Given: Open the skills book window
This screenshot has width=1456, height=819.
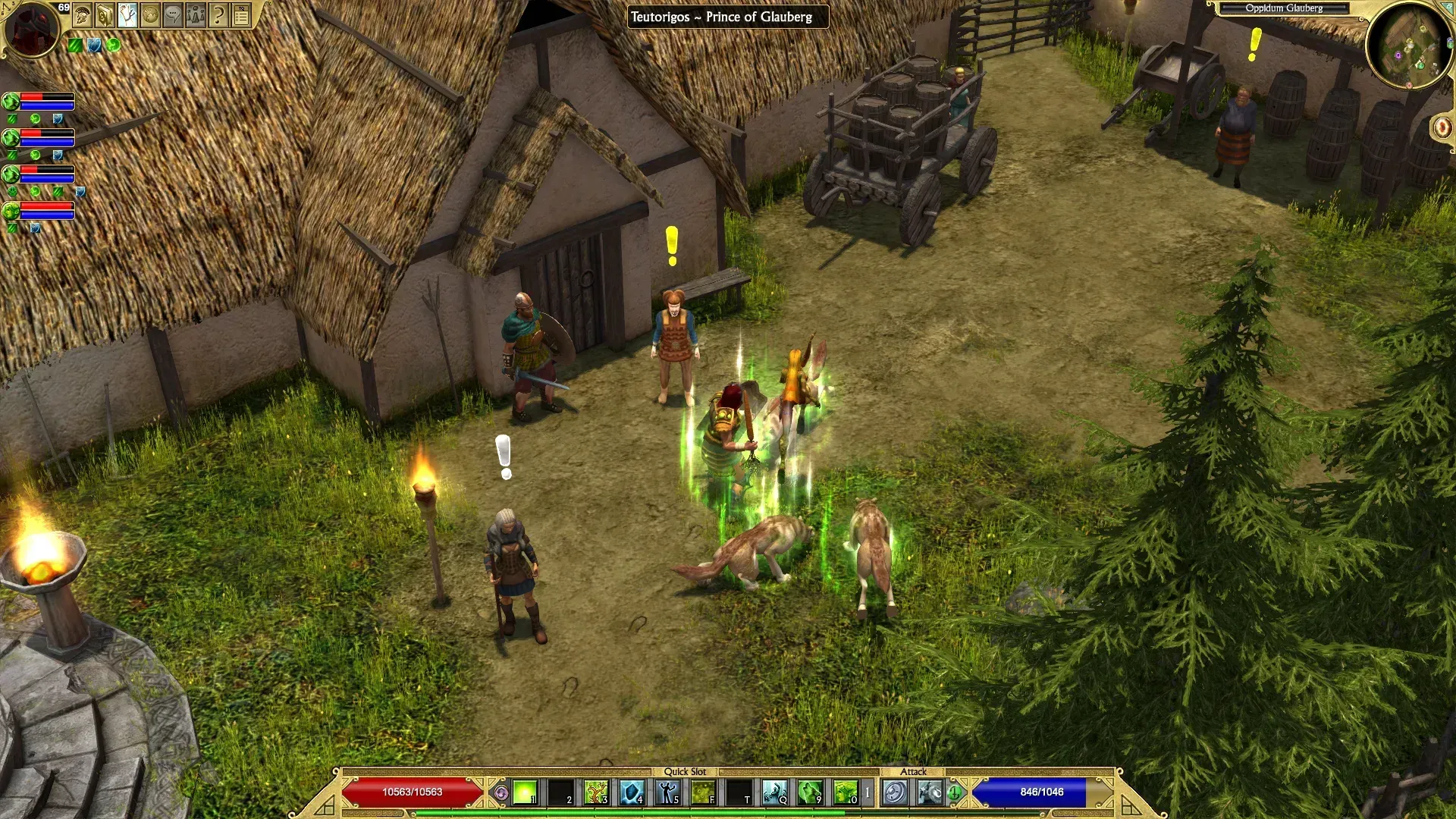Looking at the screenshot, I should click(x=105, y=15).
